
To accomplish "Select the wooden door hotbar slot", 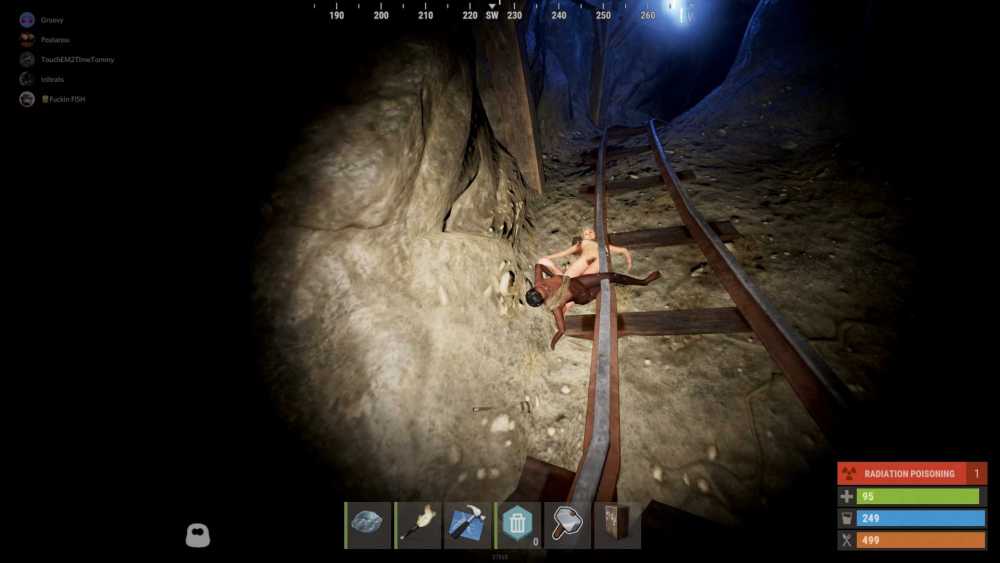I will click(x=616, y=525).
